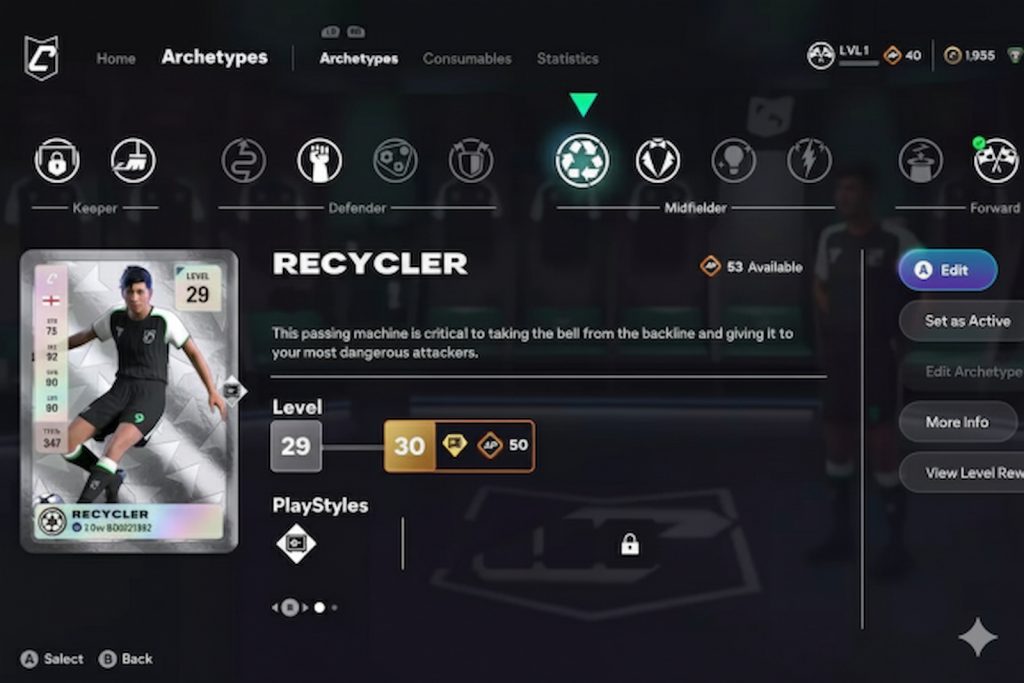Select the broom sweeper Keeper archetype

click(133, 160)
